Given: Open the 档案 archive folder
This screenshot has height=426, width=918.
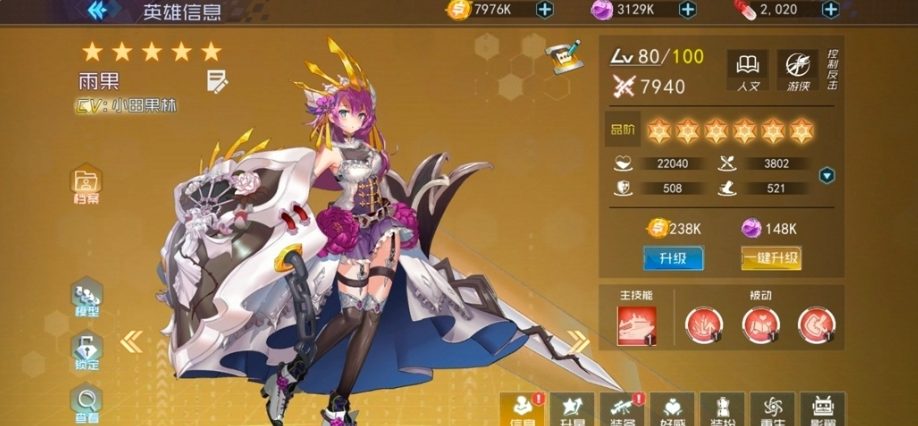Looking at the screenshot, I should tap(87, 185).
